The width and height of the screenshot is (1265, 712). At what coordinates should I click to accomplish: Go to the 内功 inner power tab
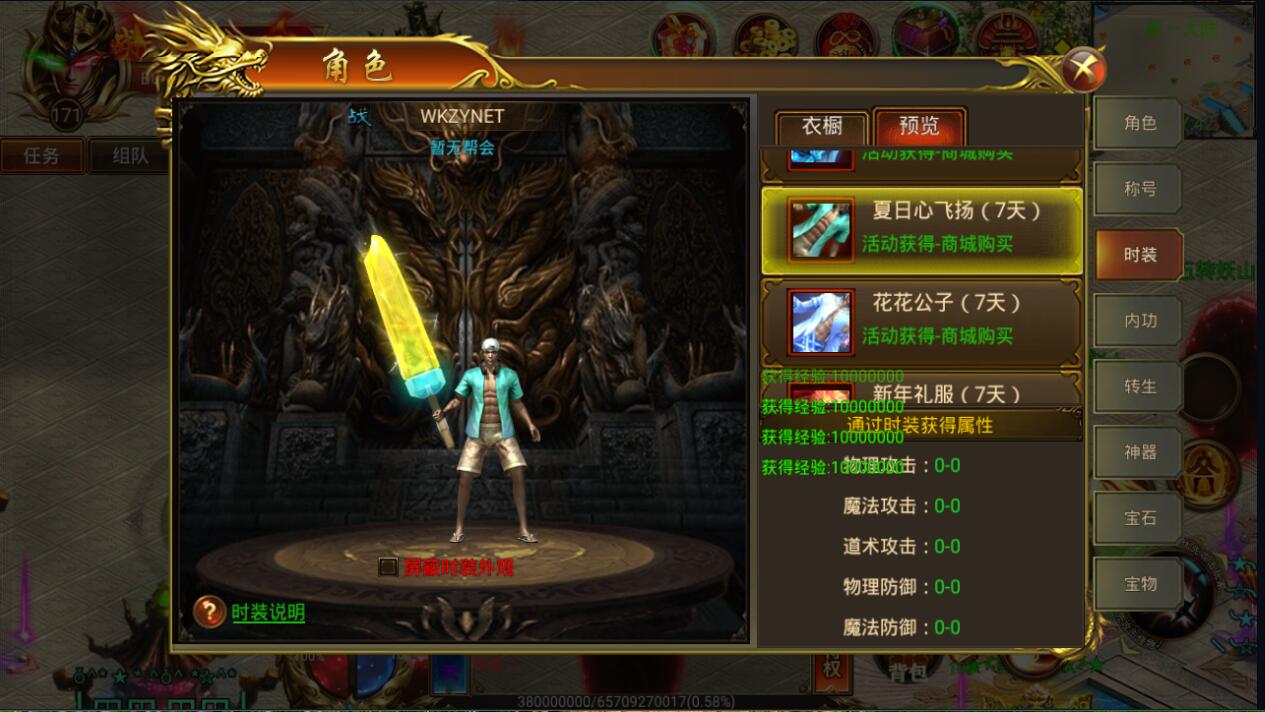tap(1139, 321)
